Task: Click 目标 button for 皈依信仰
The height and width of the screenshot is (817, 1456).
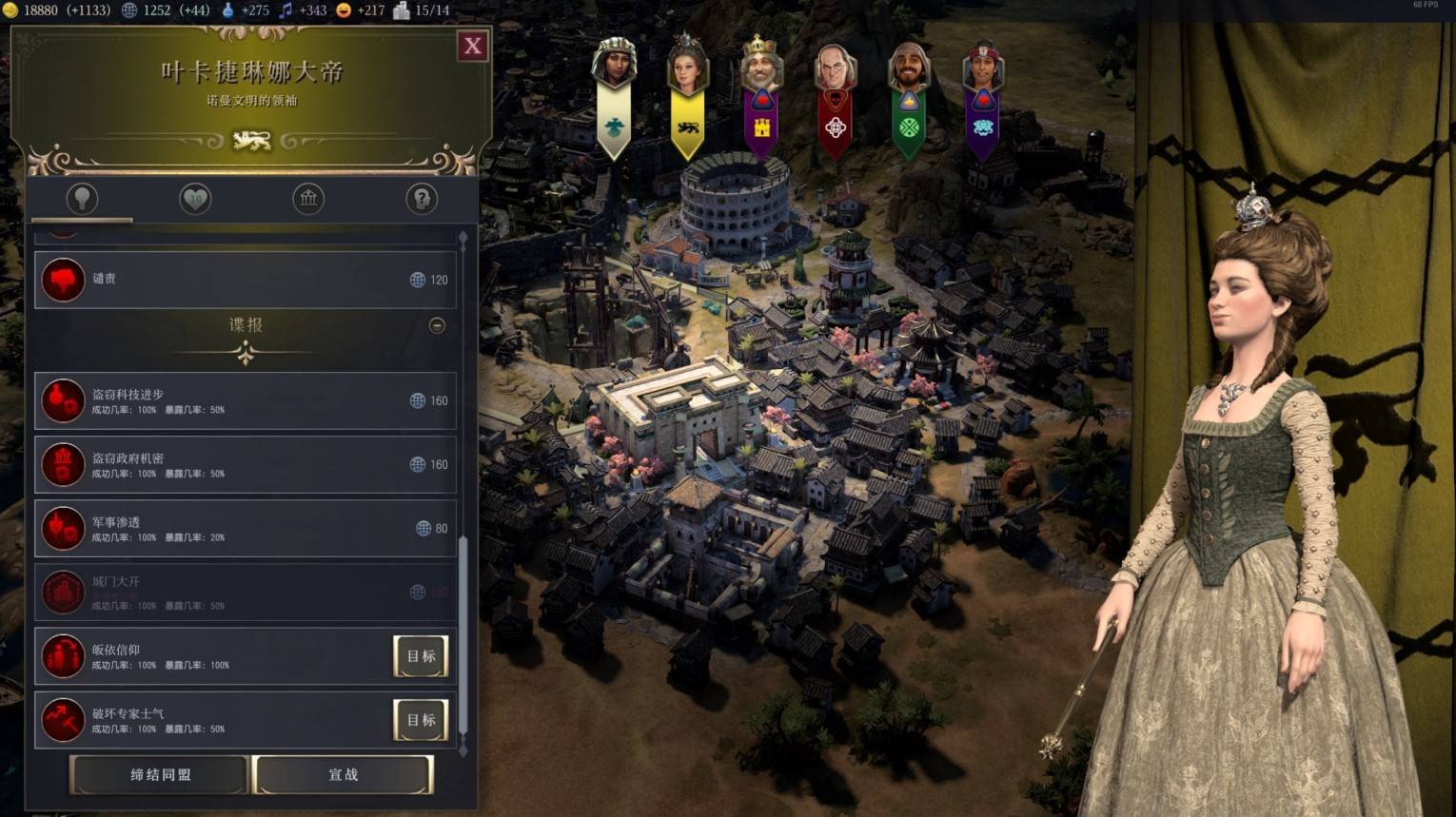Action: tap(421, 656)
